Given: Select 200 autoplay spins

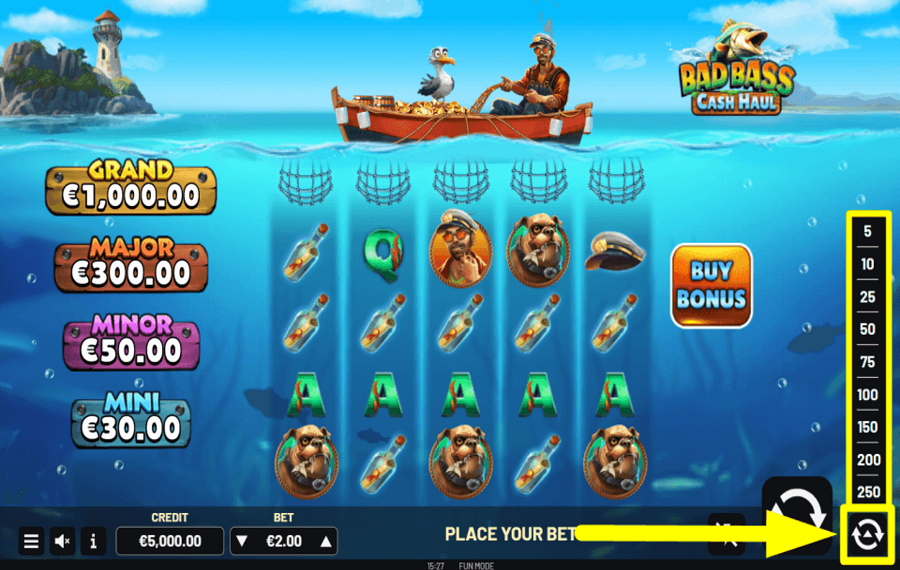Looking at the screenshot, I should [867, 460].
